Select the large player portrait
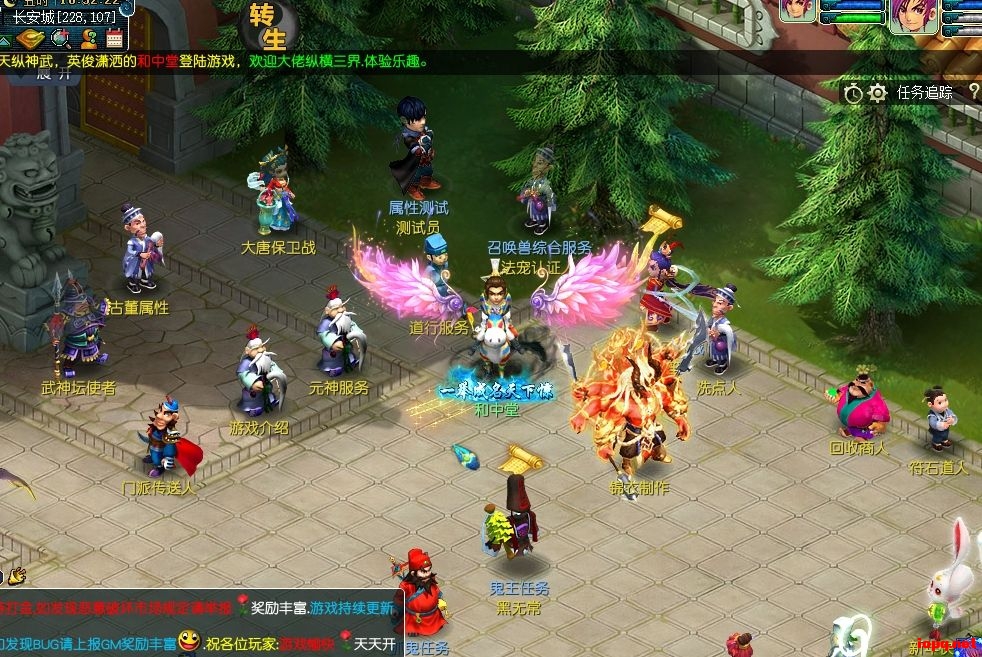The image size is (982, 657). (x=913, y=17)
